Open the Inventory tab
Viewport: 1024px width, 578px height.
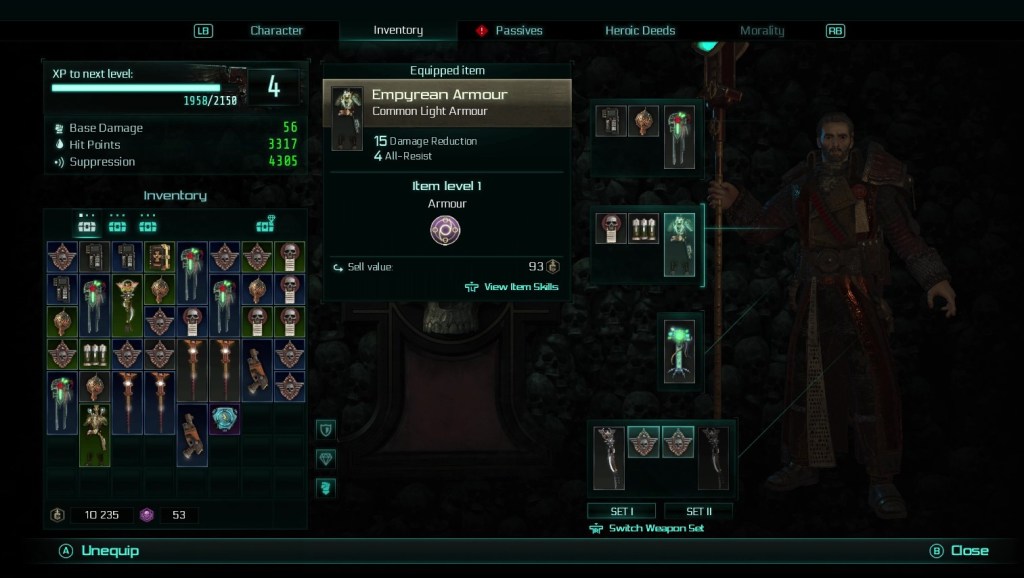tap(398, 31)
